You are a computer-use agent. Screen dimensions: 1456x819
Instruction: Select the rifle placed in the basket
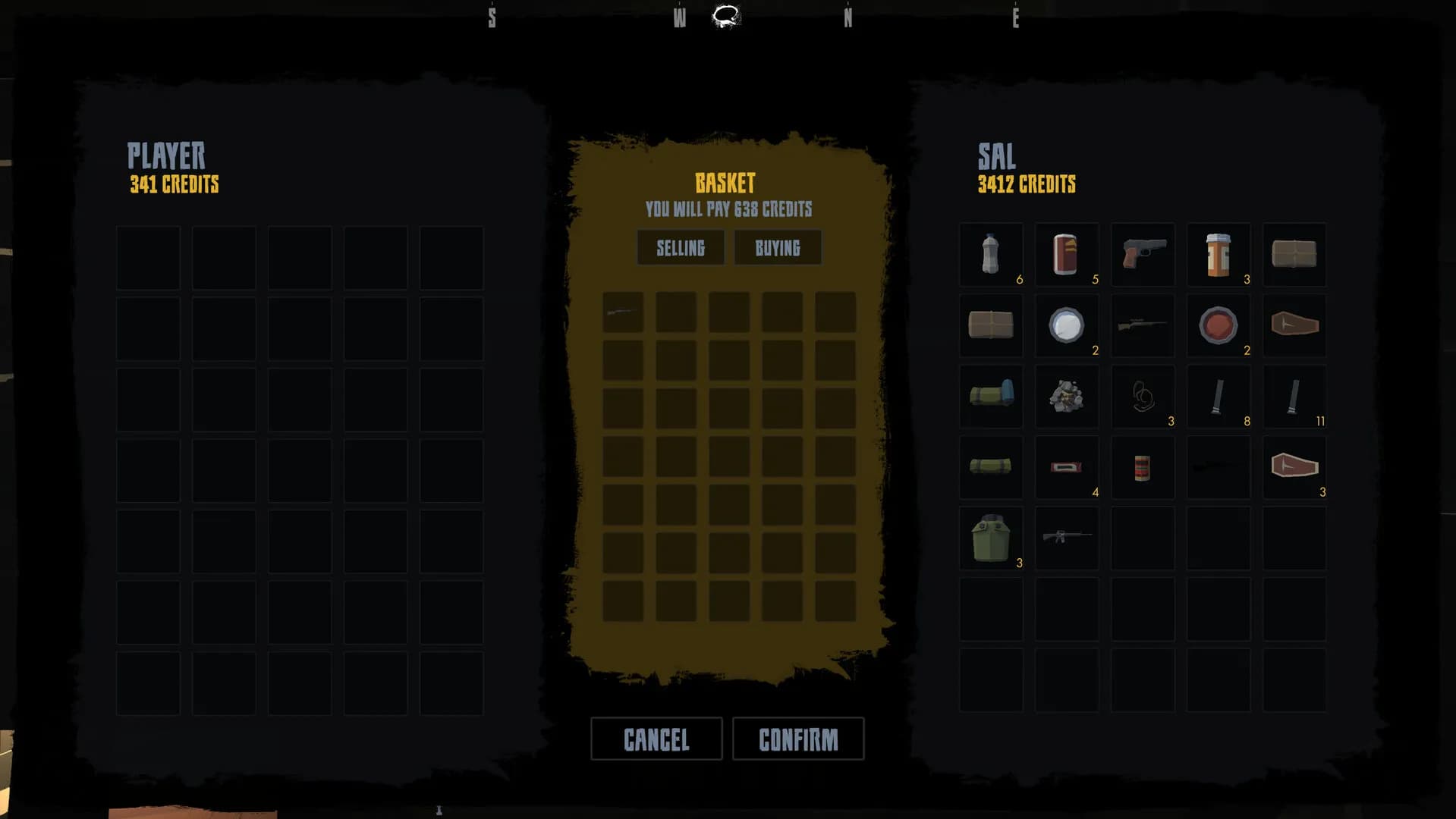pos(622,311)
